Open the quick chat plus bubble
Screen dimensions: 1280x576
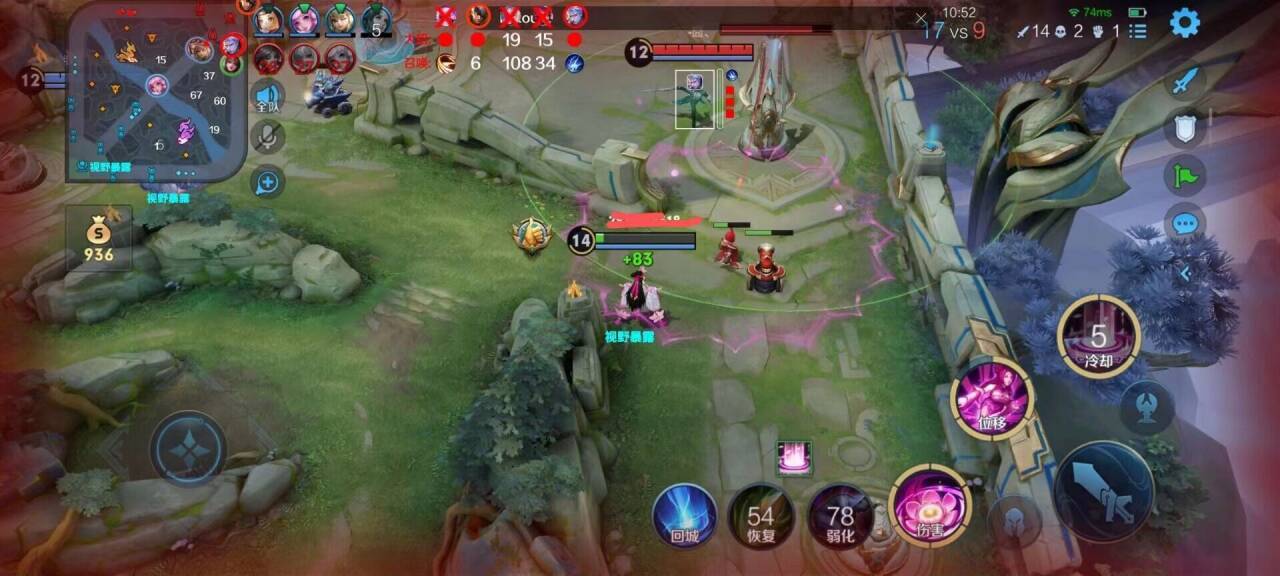coord(267,182)
